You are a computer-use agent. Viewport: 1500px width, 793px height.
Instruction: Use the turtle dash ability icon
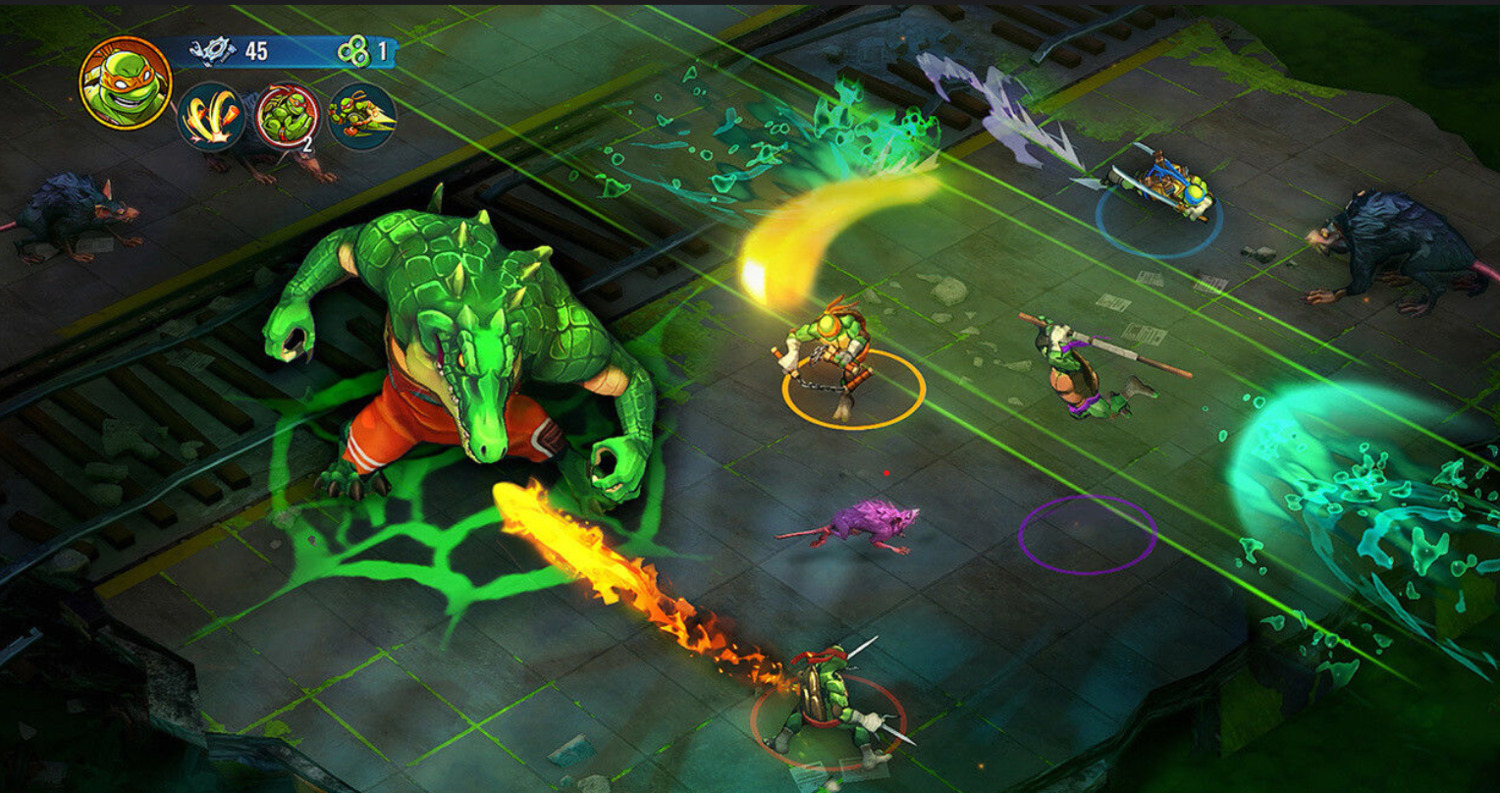coord(362,116)
